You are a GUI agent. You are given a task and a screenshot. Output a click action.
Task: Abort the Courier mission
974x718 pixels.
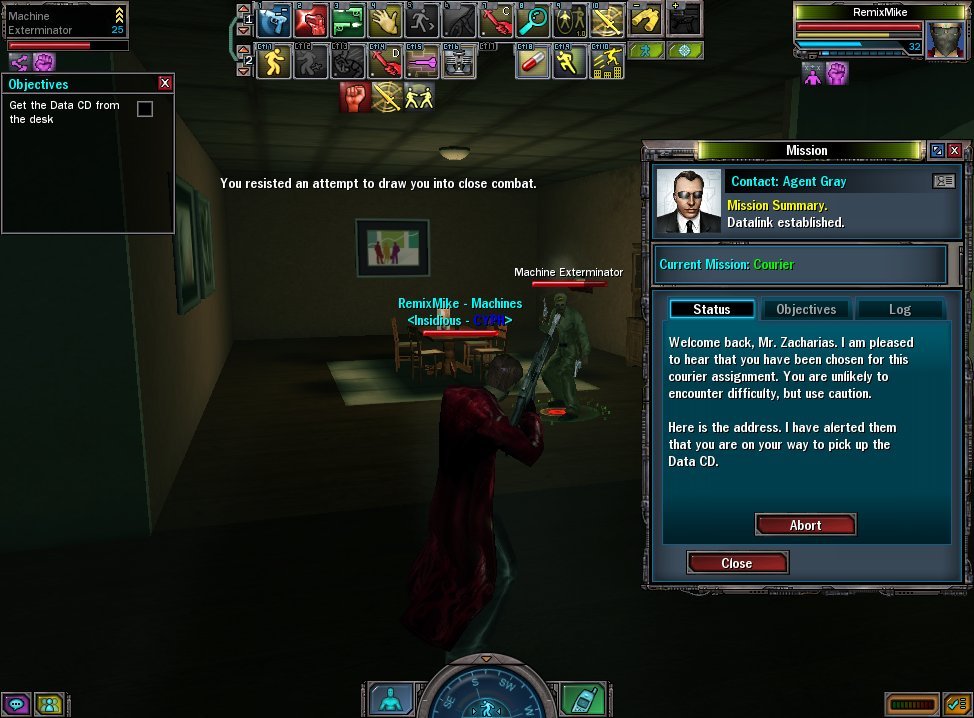pyautogui.click(x=805, y=525)
